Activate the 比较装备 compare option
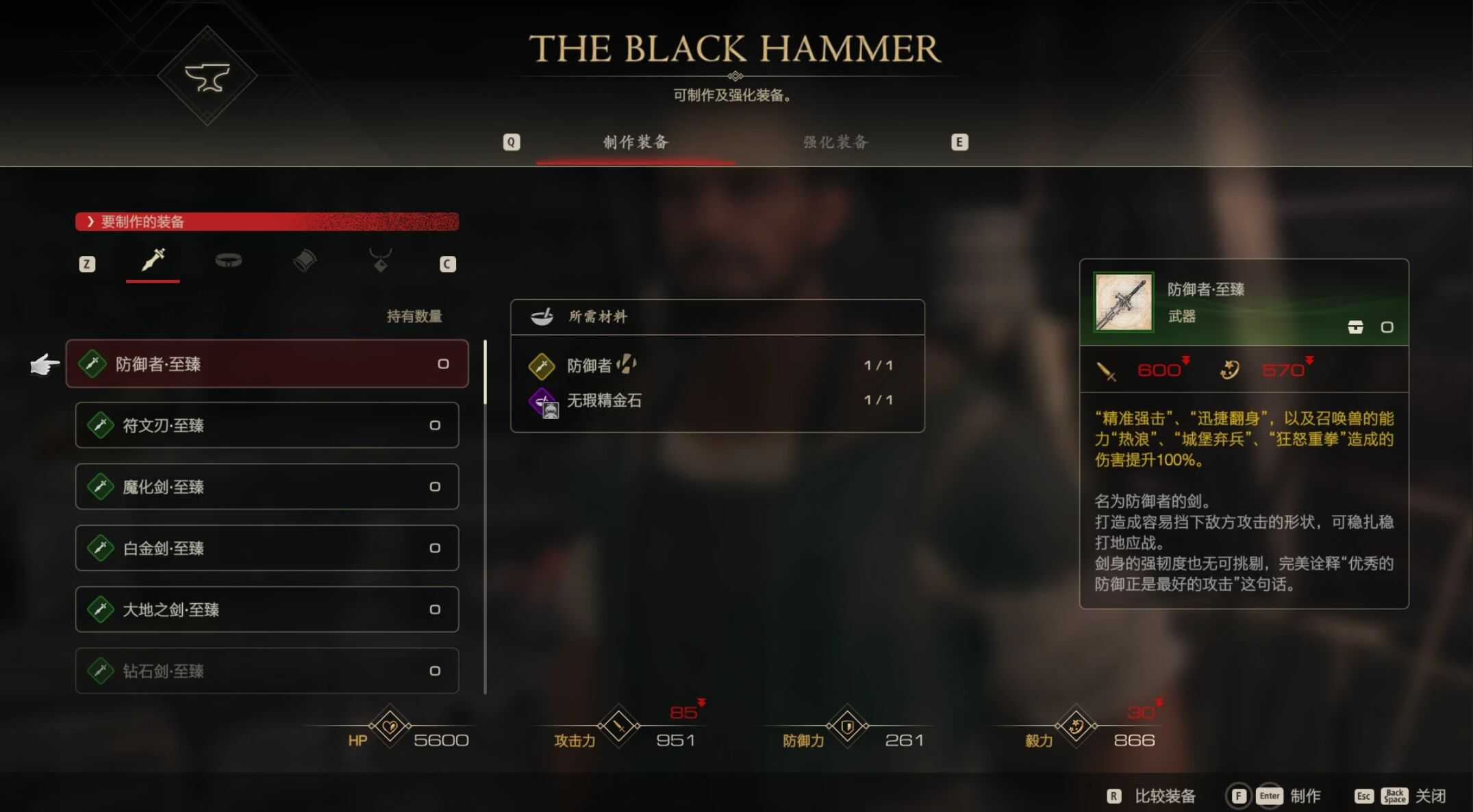Image resolution: width=1473 pixels, height=812 pixels. [1163, 796]
